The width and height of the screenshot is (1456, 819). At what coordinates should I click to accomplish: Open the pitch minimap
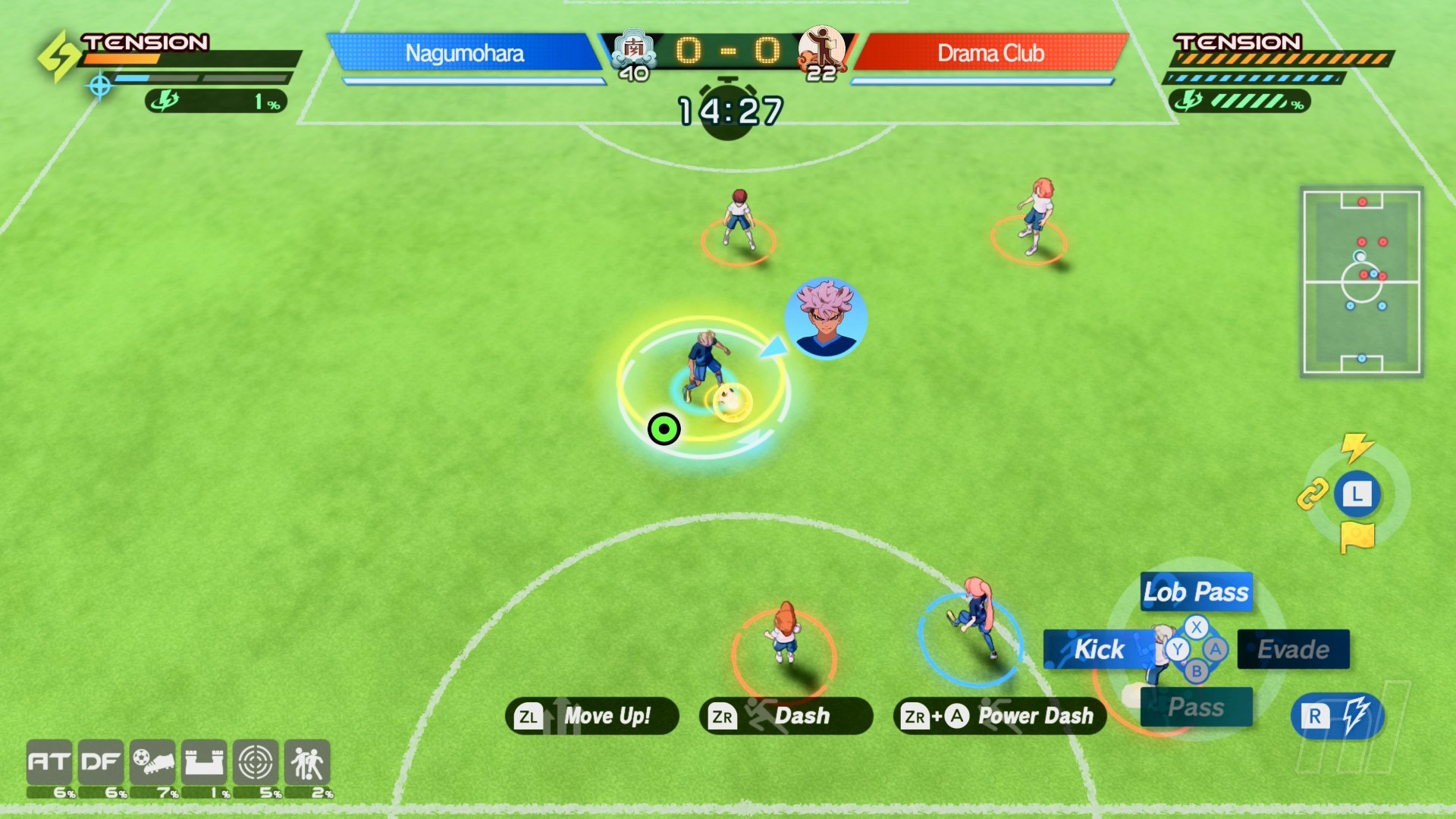tap(1361, 281)
